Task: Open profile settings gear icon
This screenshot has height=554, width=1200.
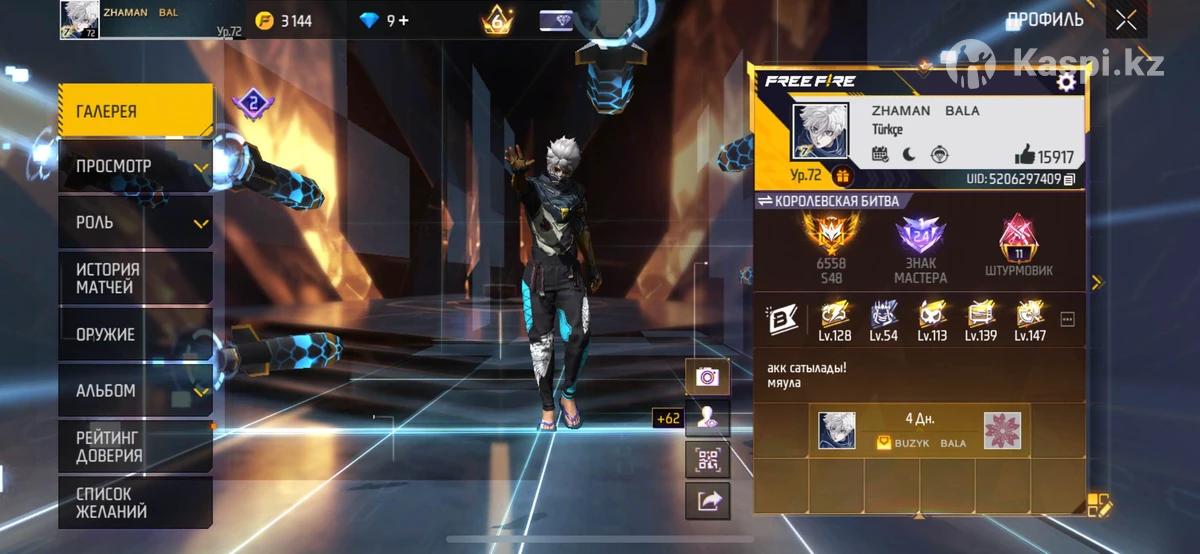Action: click(x=1066, y=82)
